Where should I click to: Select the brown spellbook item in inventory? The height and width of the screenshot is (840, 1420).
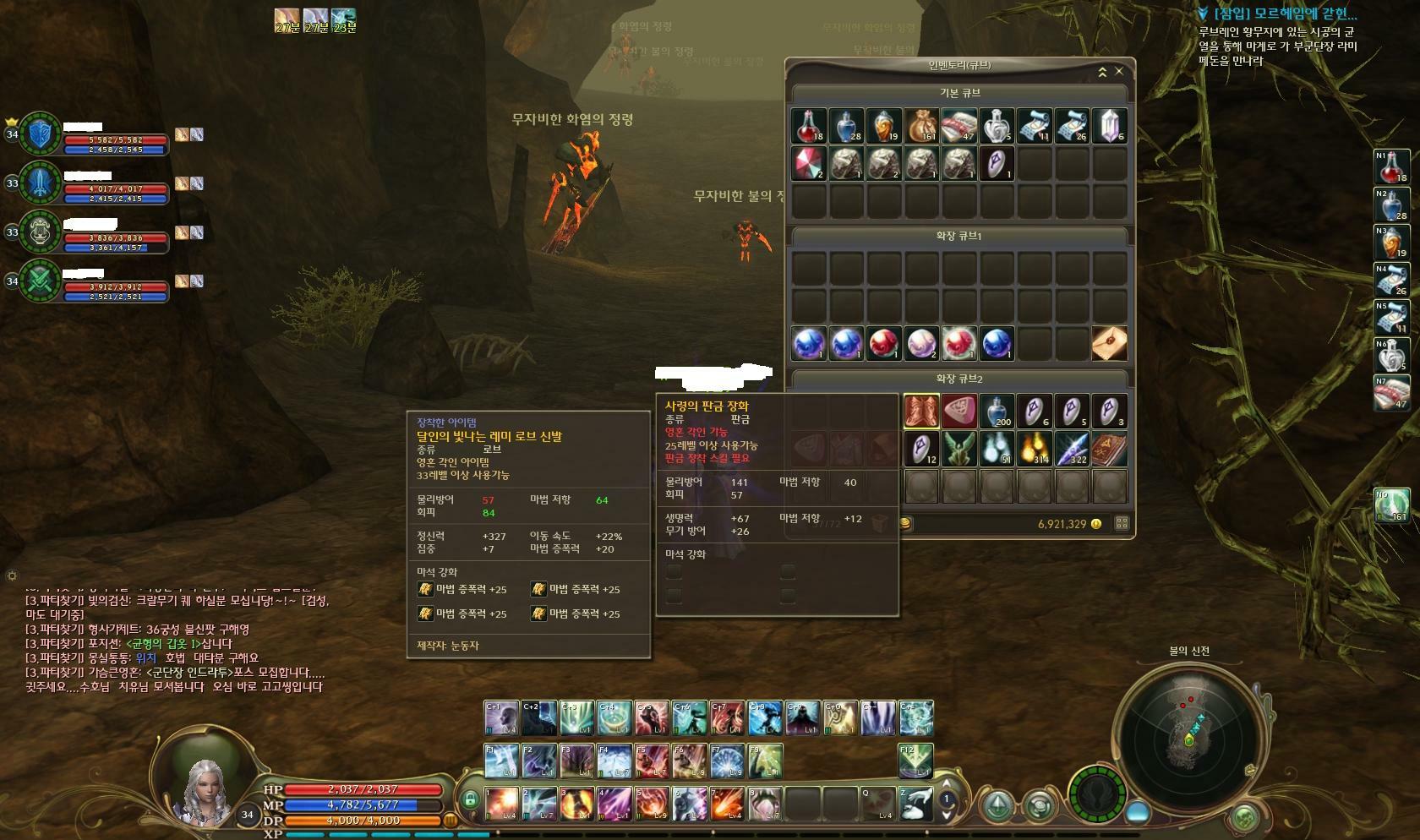[x=1110, y=449]
